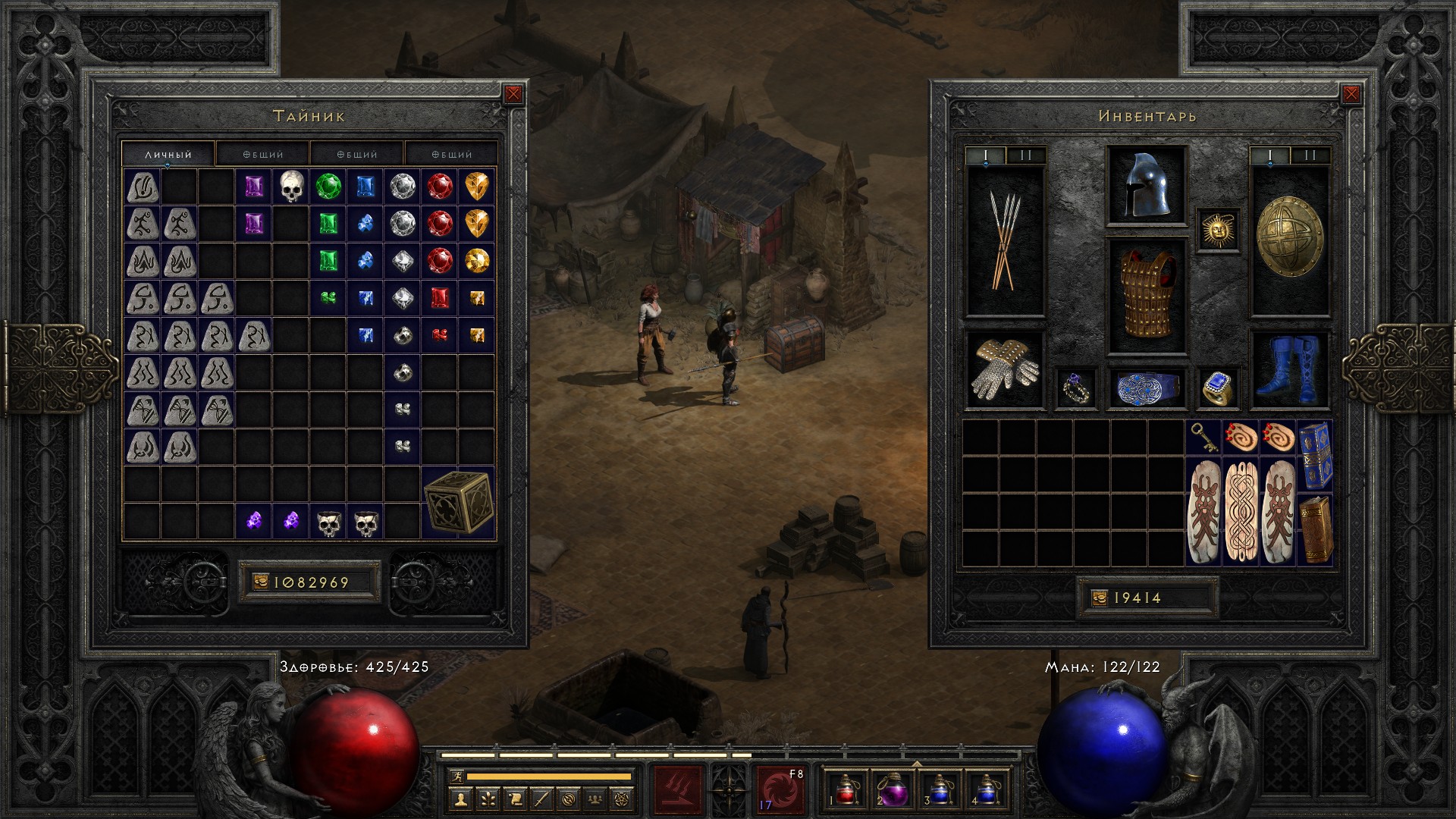1456x819 pixels.
Task: Open the left skill javelin icon
Action: [679, 789]
